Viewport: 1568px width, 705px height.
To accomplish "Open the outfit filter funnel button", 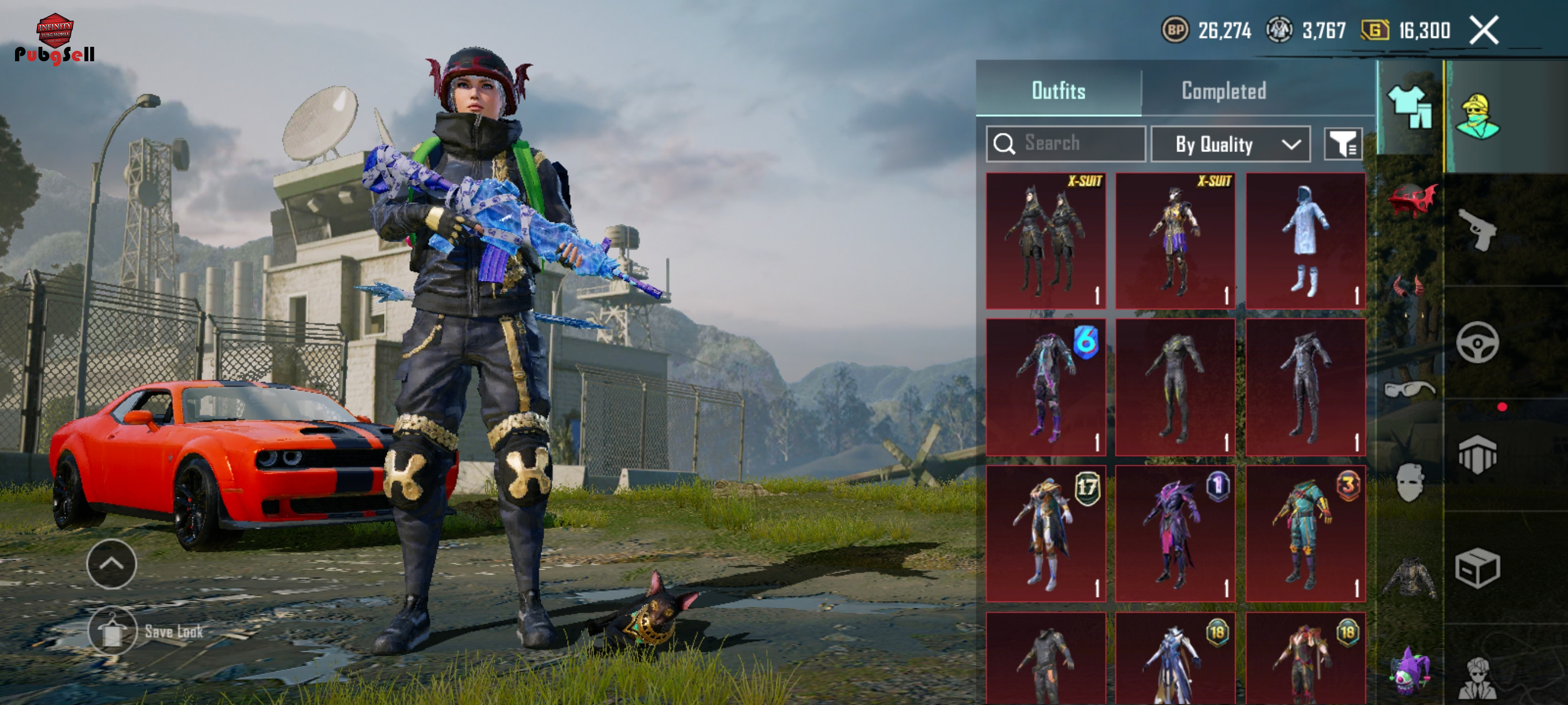I will tap(1342, 144).
